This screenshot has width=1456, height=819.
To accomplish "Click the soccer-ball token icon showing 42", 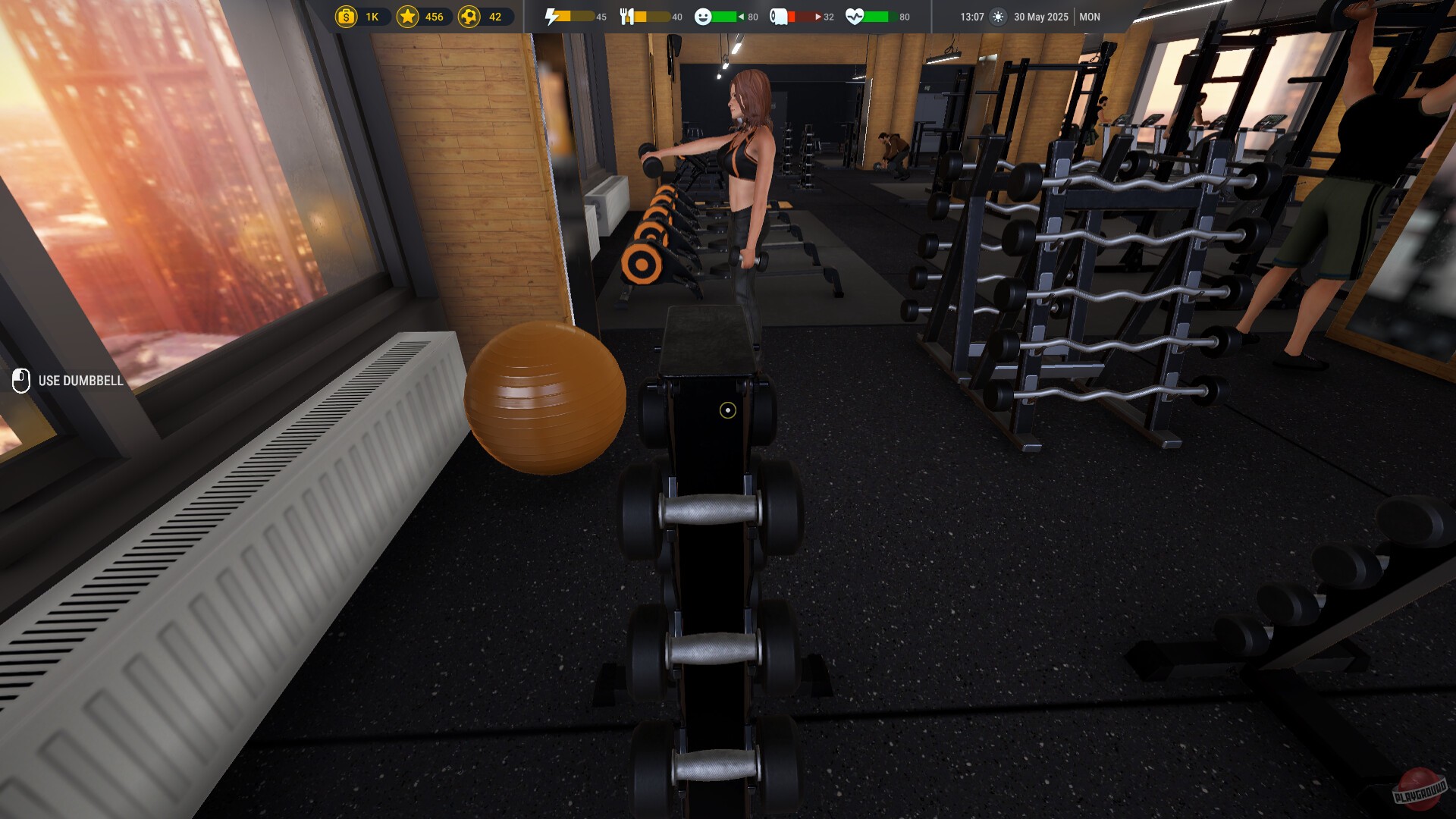I will tap(469, 16).
